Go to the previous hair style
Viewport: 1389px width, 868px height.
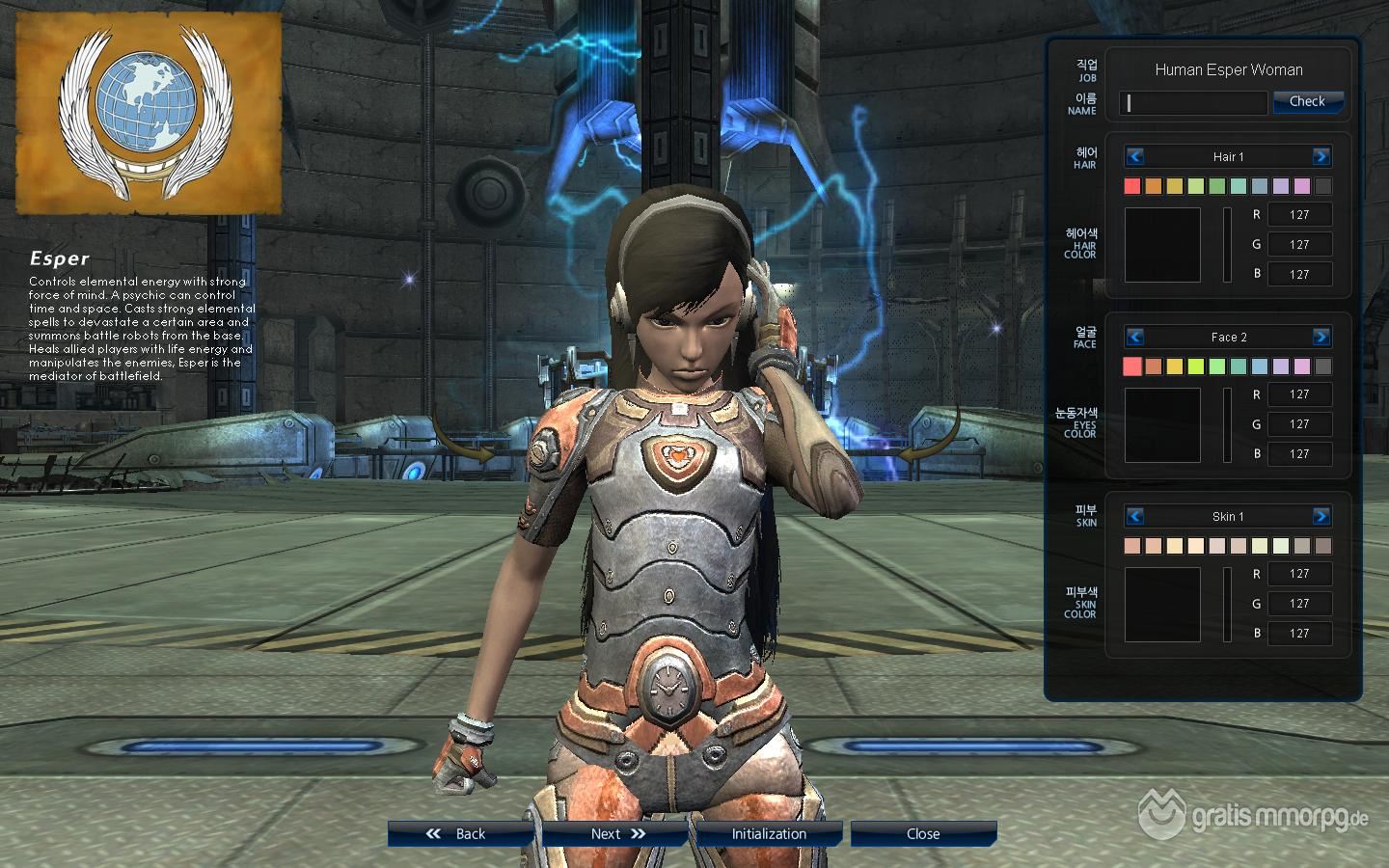point(1135,156)
